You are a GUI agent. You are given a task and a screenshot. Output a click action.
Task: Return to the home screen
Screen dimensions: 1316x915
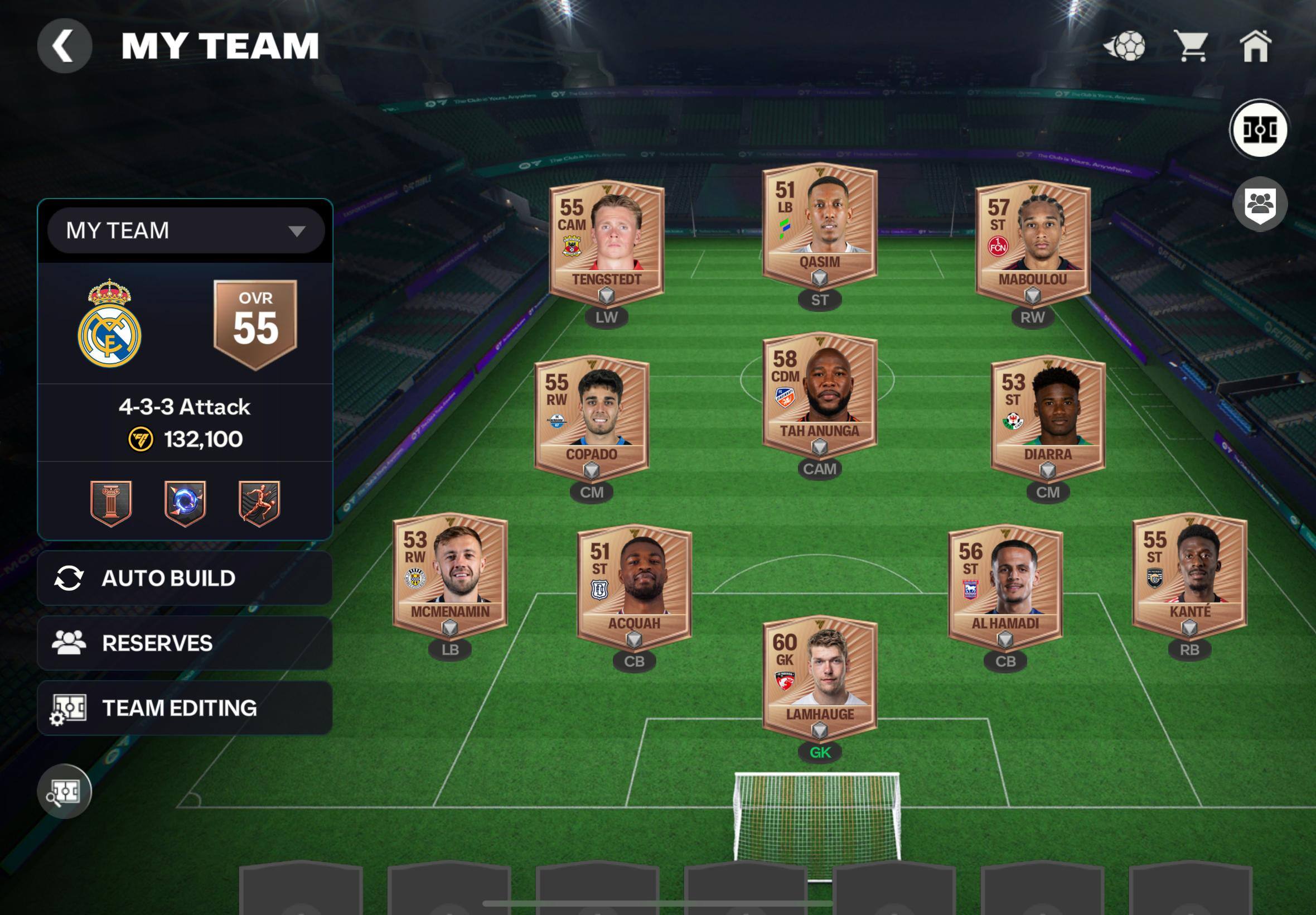click(x=1255, y=46)
